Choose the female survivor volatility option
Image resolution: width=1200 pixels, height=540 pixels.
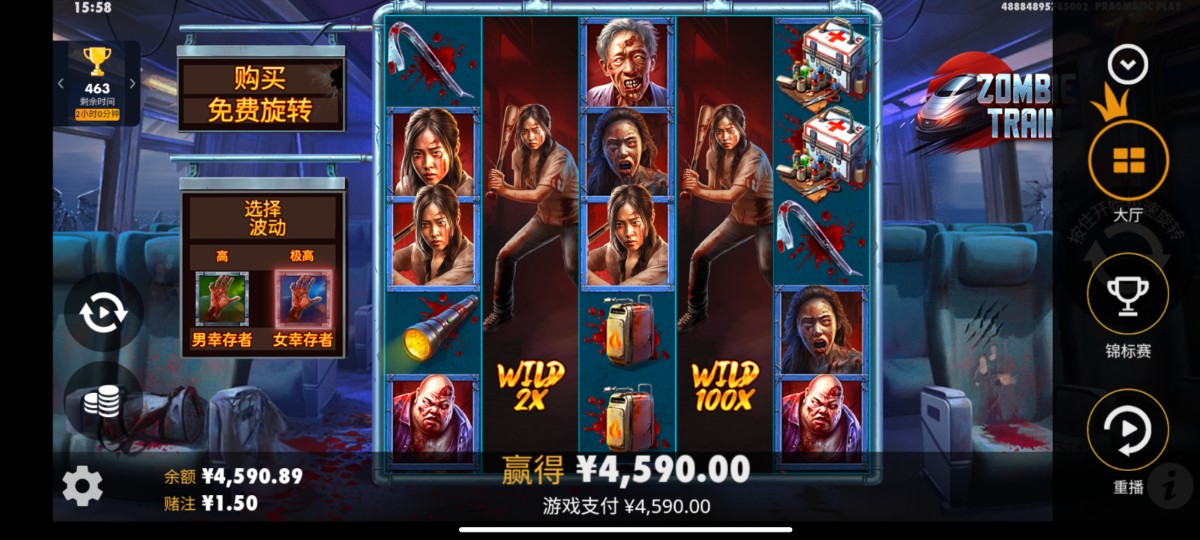[302, 301]
